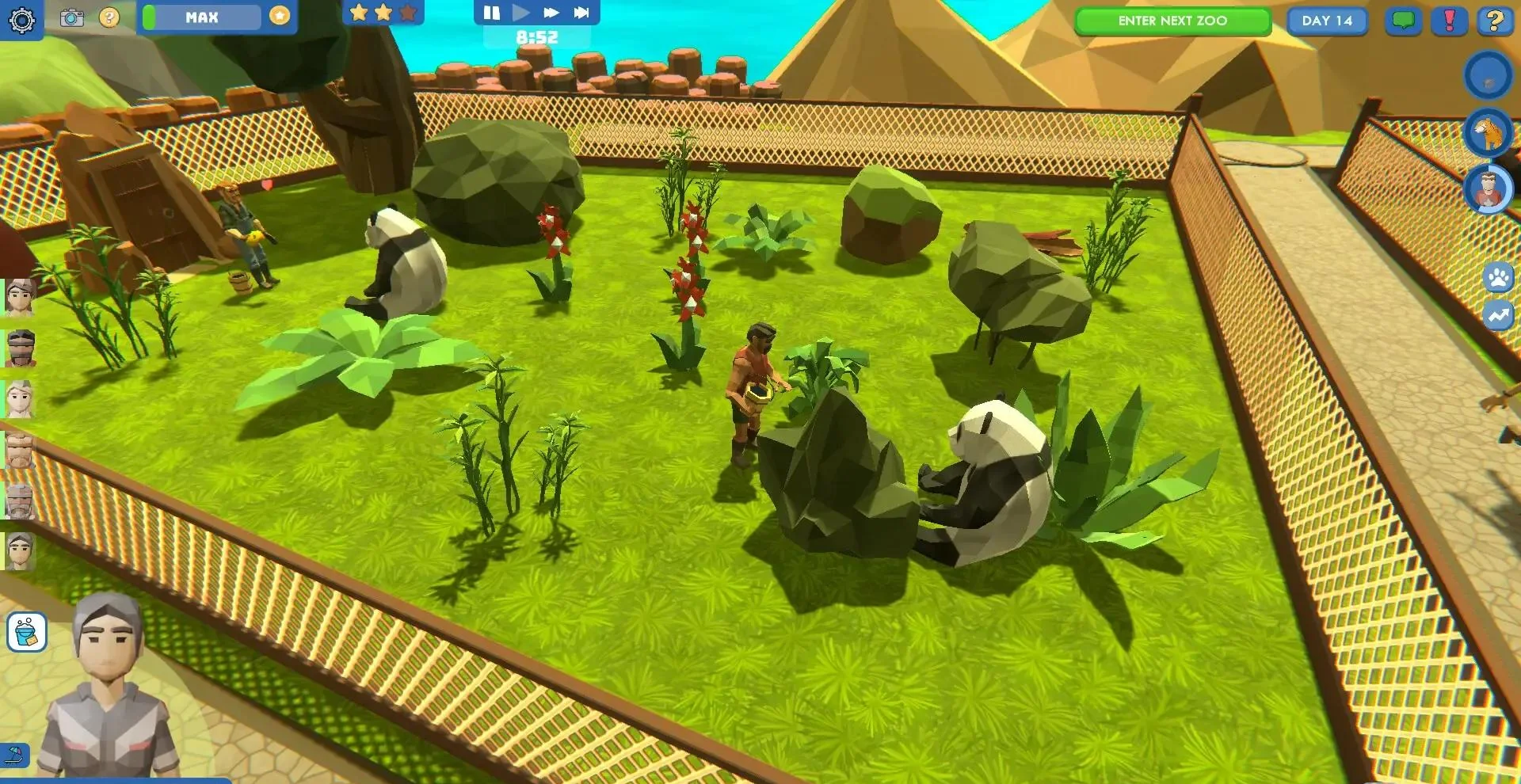Image resolution: width=1521 pixels, height=784 pixels.
Task: Skip ahead with the skip-to-end control
Action: point(582,12)
